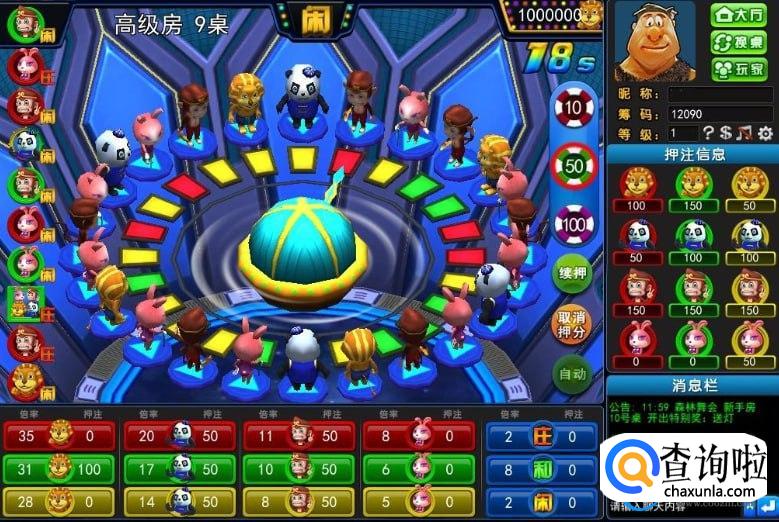Select the 10 betting chip
The image size is (779, 522).
click(574, 106)
